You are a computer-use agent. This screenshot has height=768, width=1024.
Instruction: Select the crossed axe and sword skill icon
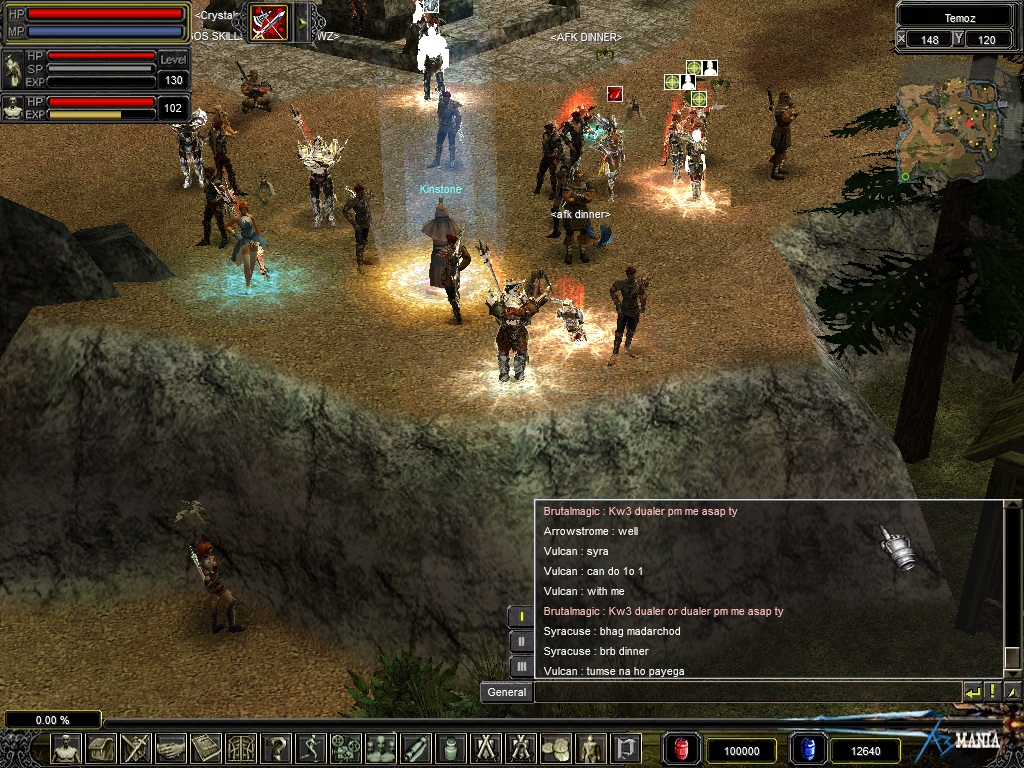268,22
